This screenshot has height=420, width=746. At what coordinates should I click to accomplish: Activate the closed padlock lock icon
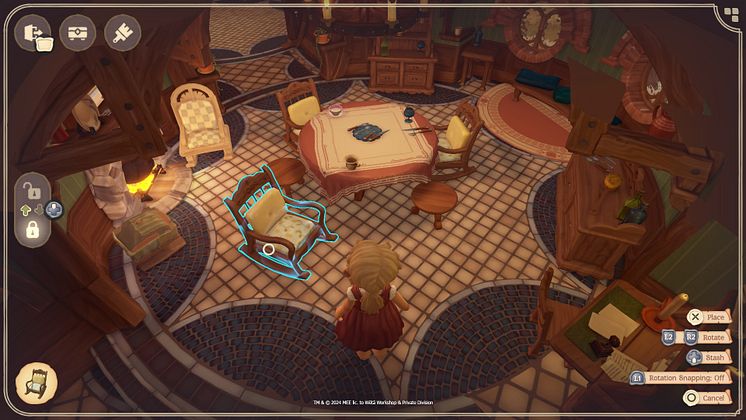pyautogui.click(x=33, y=230)
